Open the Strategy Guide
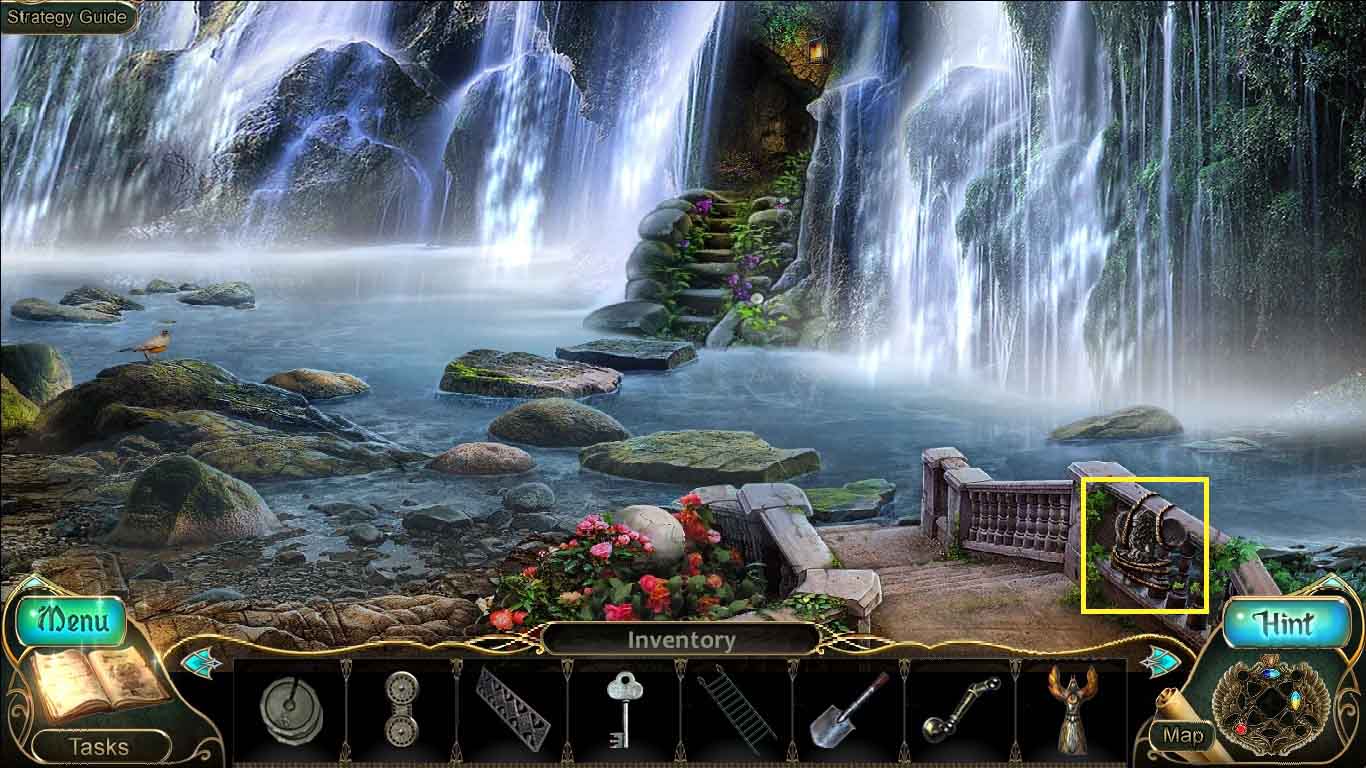The image size is (1366, 768). [x=67, y=17]
